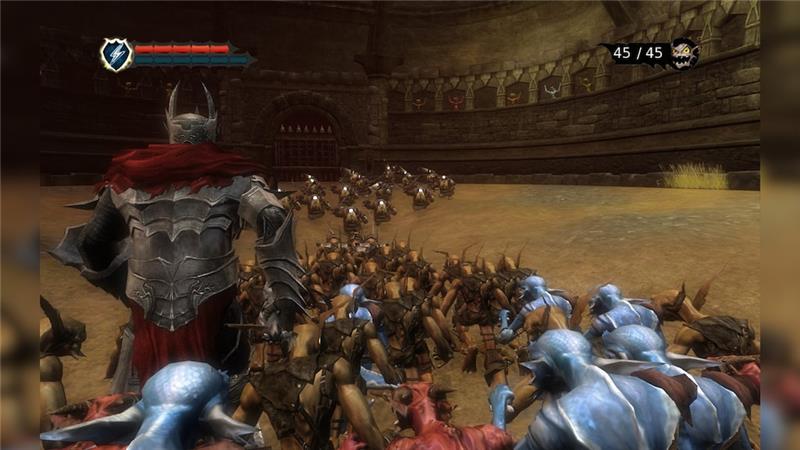Screen dimensions: 800x450
Task: Select the lightning bolt spell shield icon
Action: pos(116,54)
